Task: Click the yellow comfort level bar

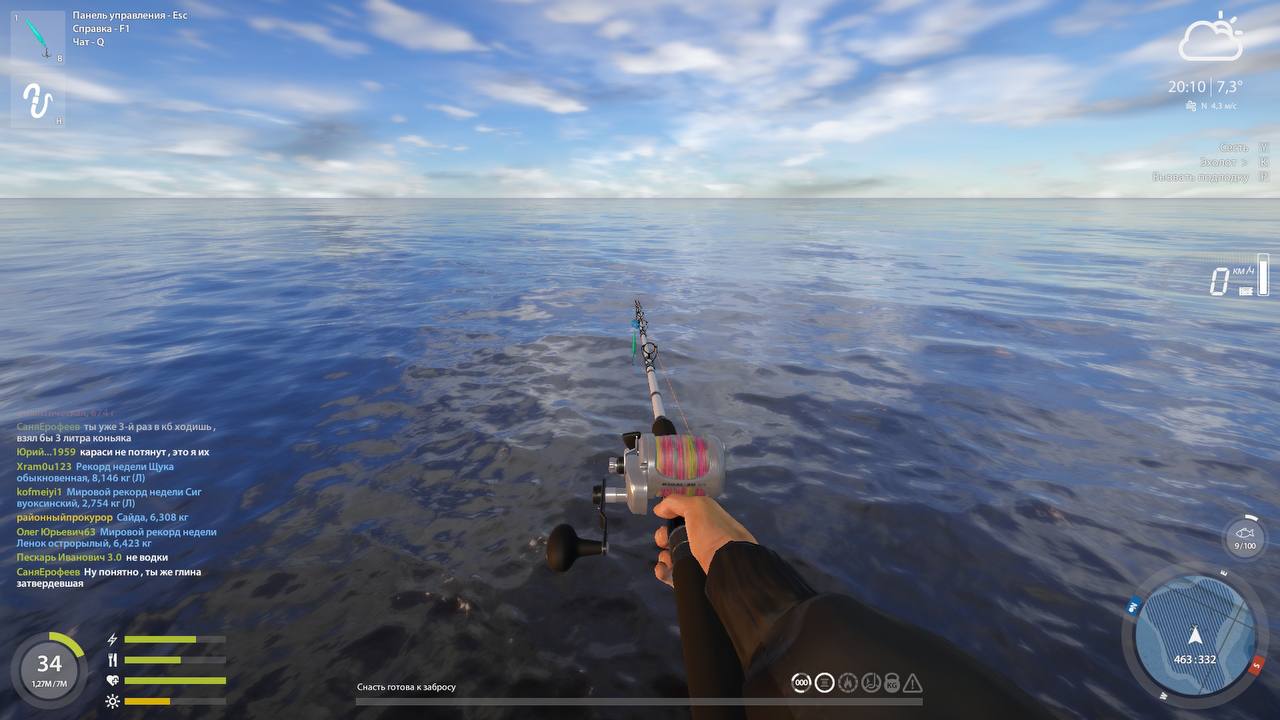Action: (x=148, y=701)
